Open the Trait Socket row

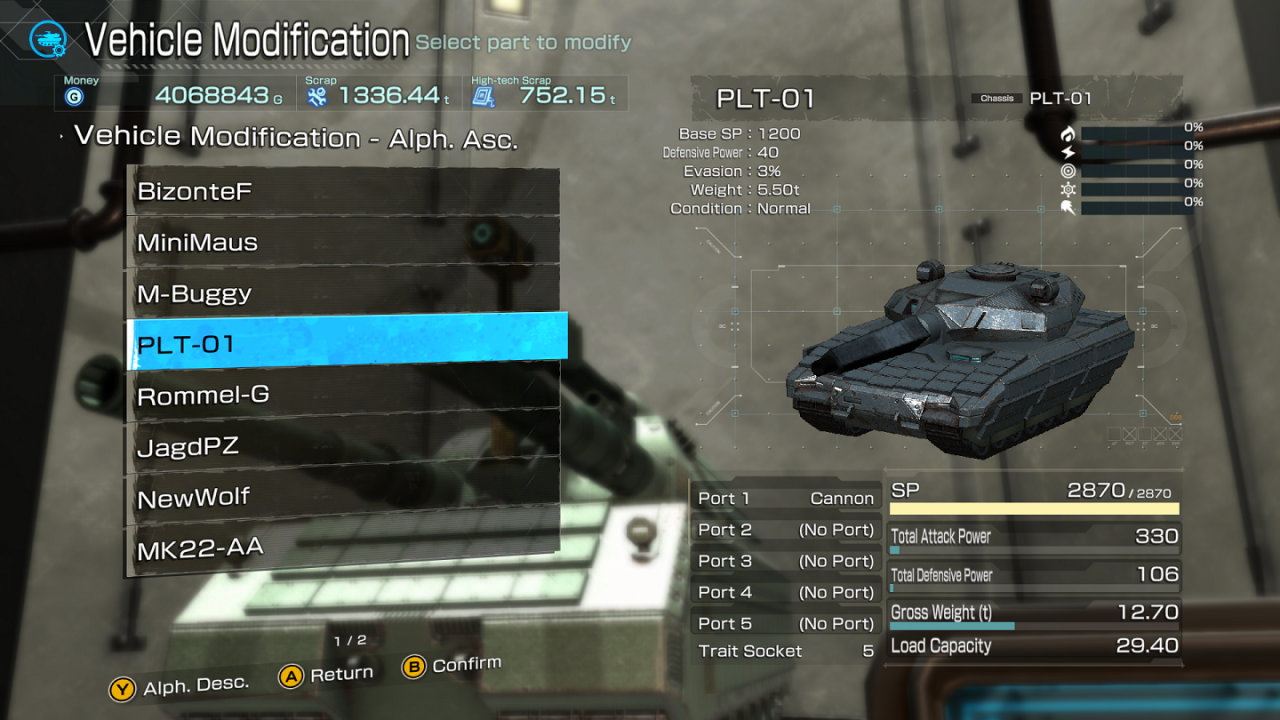click(785, 651)
